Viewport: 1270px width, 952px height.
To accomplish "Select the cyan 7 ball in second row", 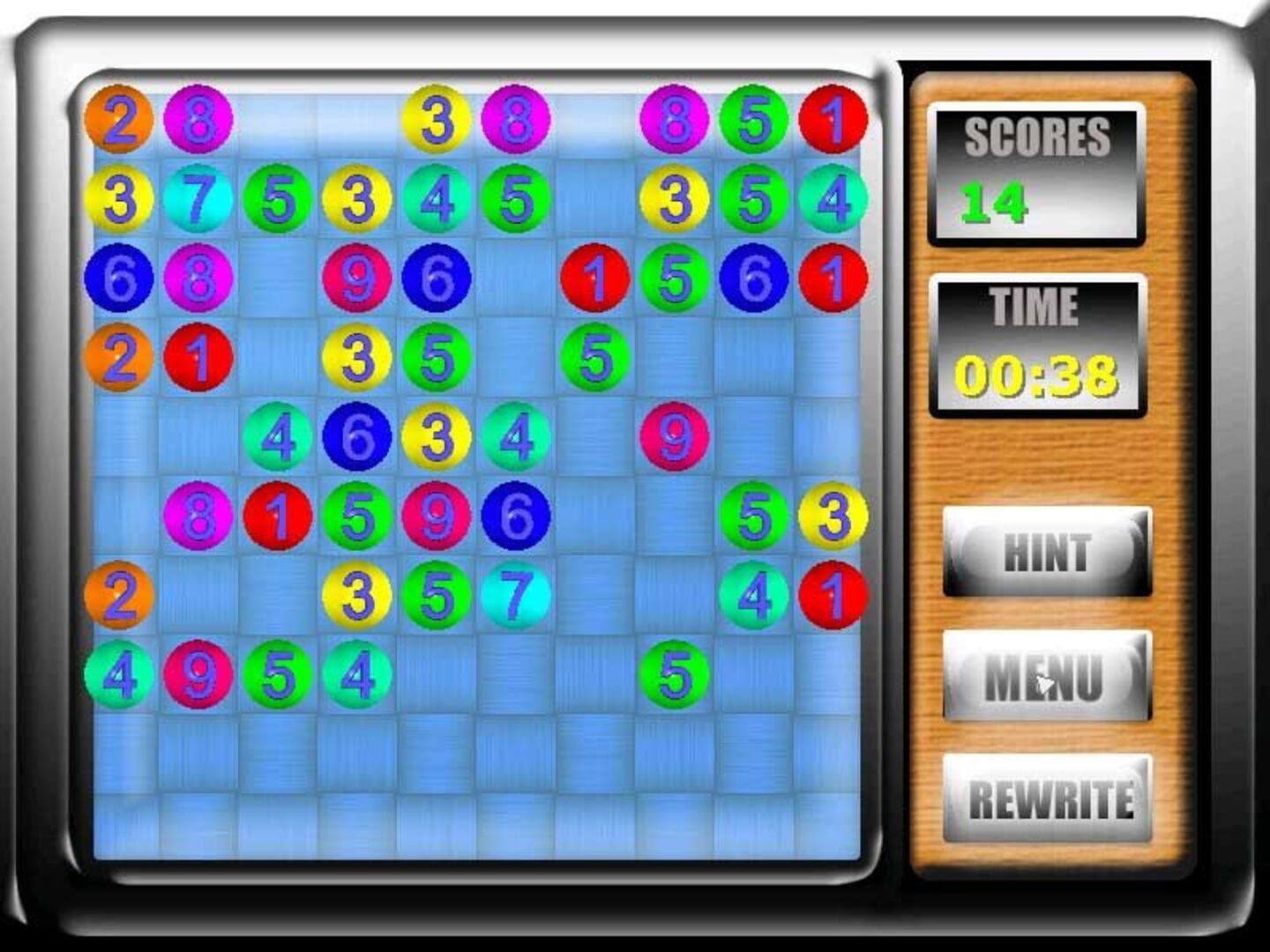I will [201, 199].
